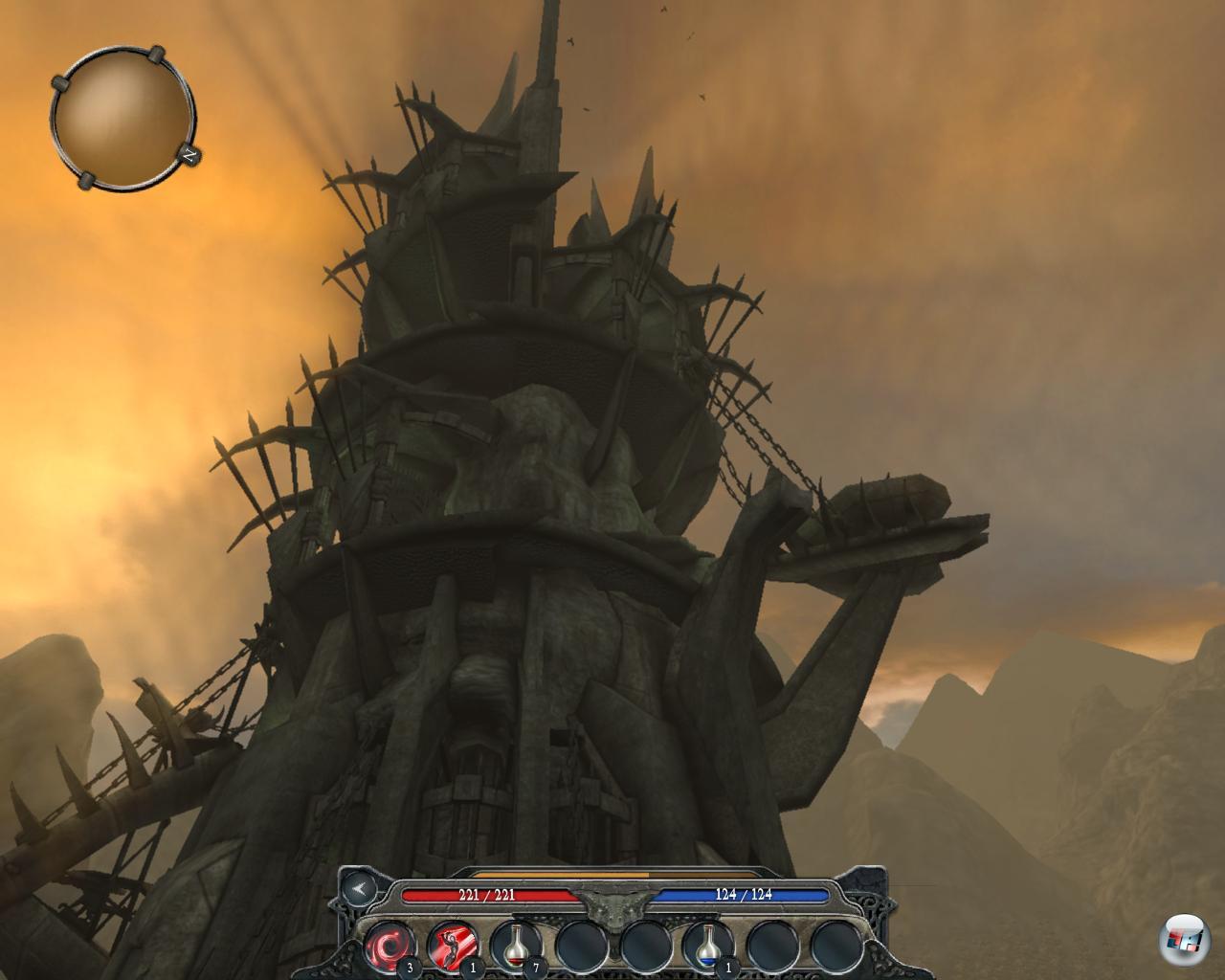
Task: Use the blue mana potion slot
Action: coord(708,945)
